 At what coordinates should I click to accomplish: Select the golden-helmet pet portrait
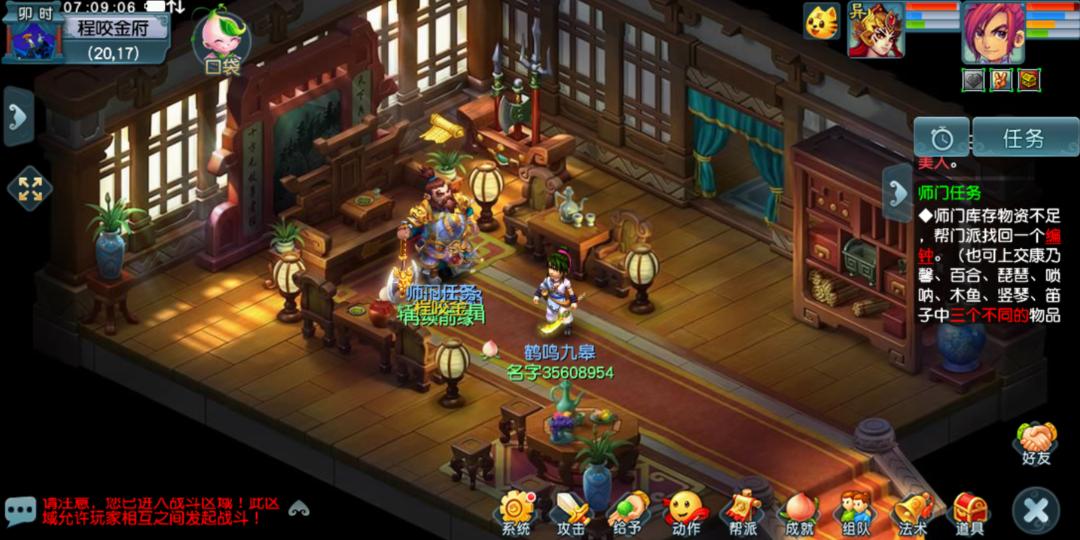pyautogui.click(x=876, y=30)
